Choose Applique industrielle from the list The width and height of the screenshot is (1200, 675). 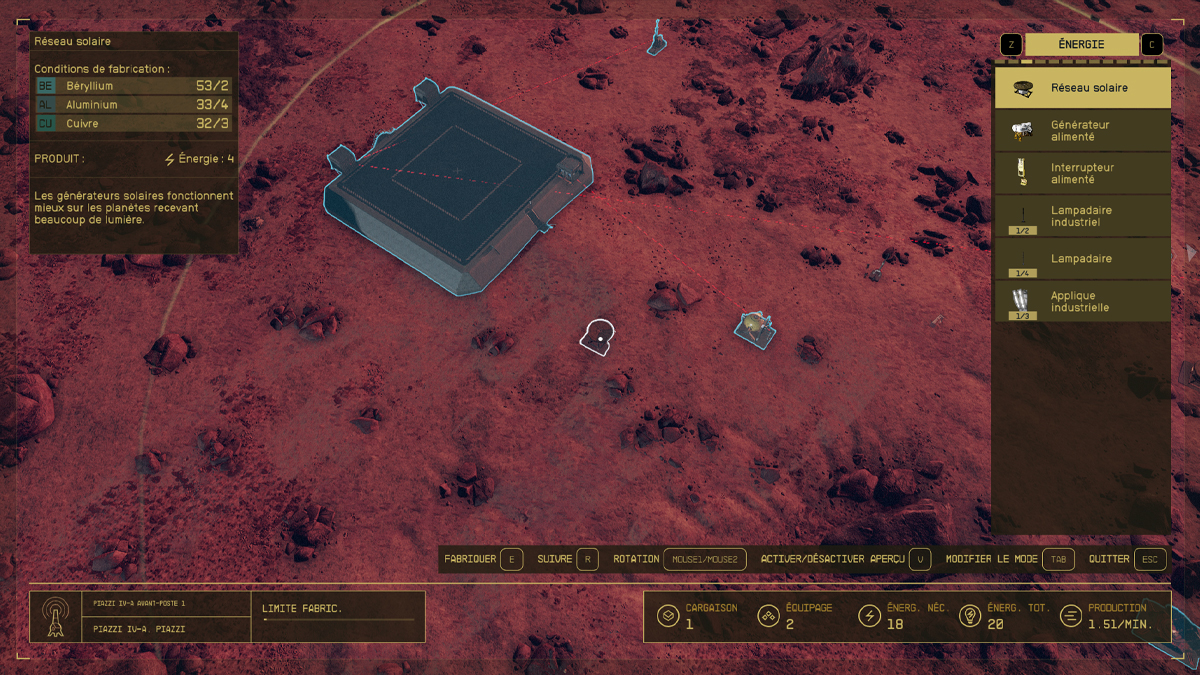coord(1082,302)
